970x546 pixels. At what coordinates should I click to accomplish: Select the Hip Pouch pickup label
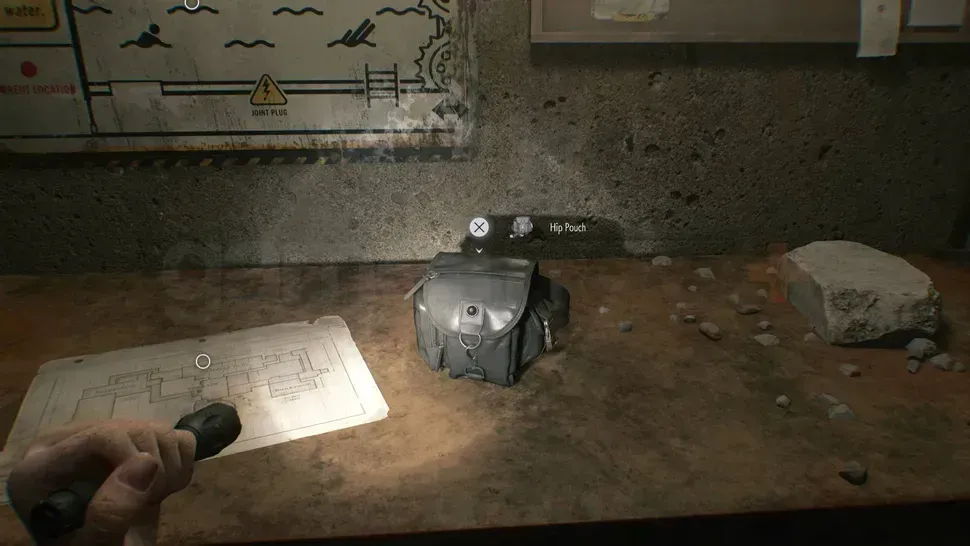click(x=567, y=228)
